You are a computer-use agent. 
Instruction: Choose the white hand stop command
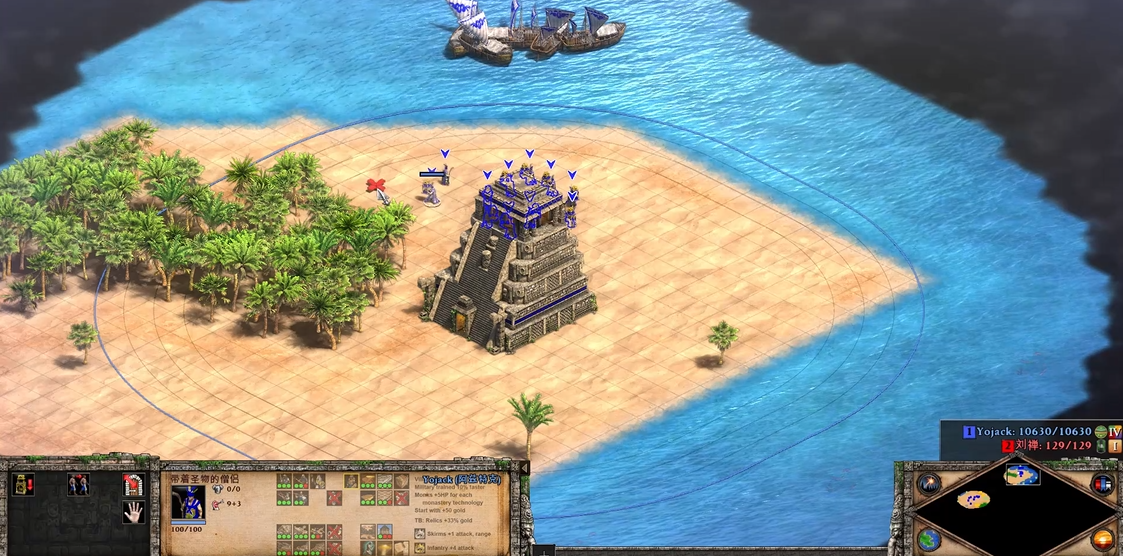pyautogui.click(x=133, y=513)
